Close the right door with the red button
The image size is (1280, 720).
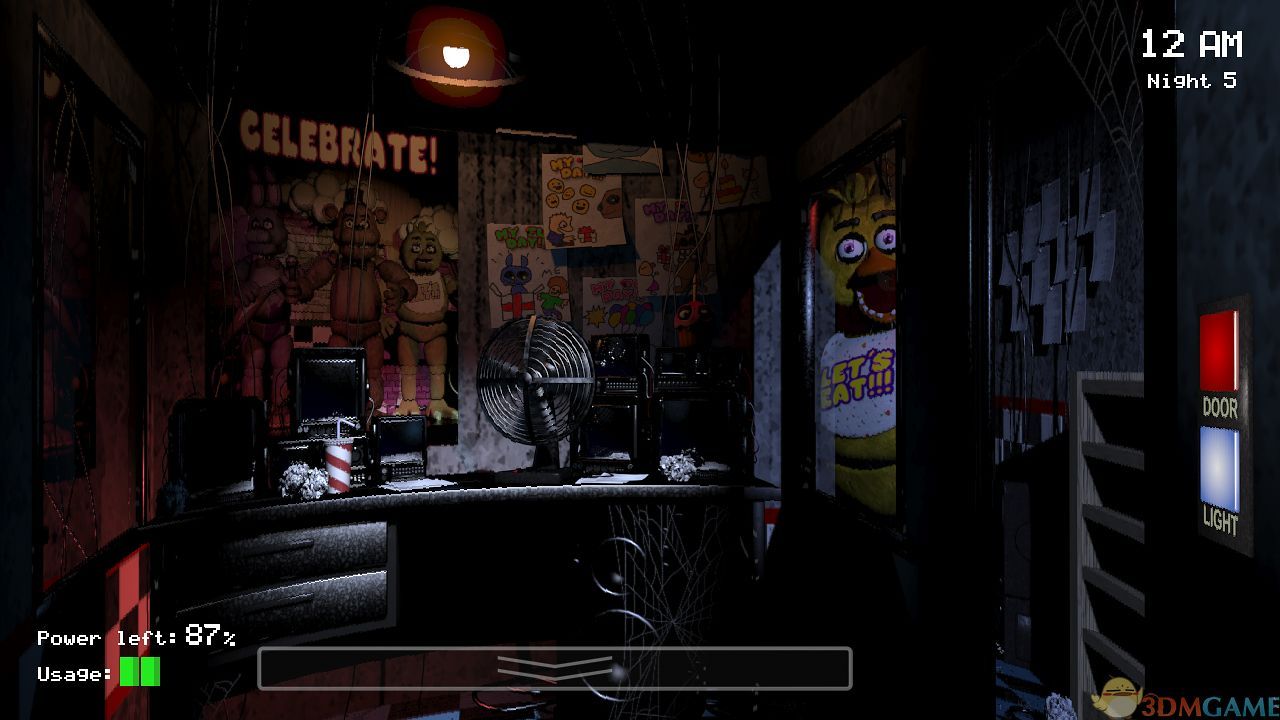pos(1219,351)
